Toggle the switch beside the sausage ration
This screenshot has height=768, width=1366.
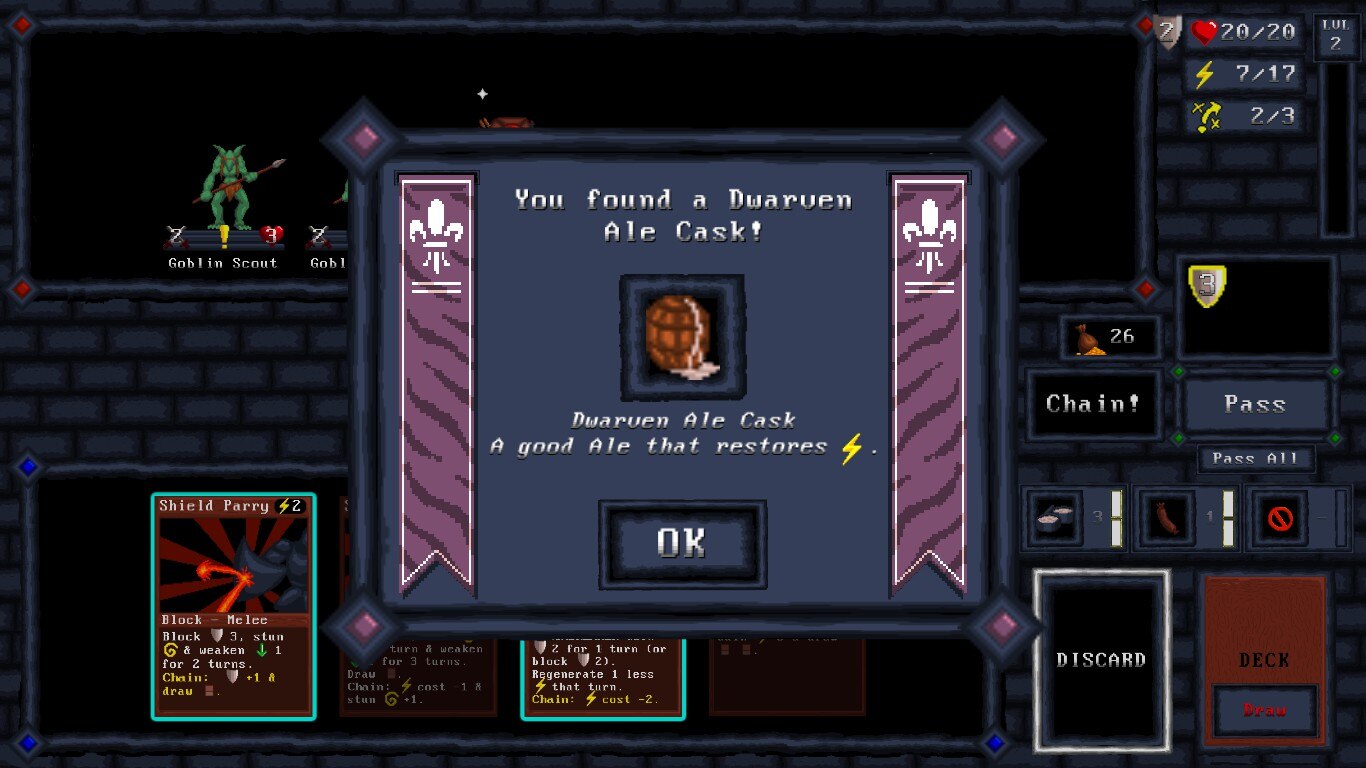[x=1226, y=518]
